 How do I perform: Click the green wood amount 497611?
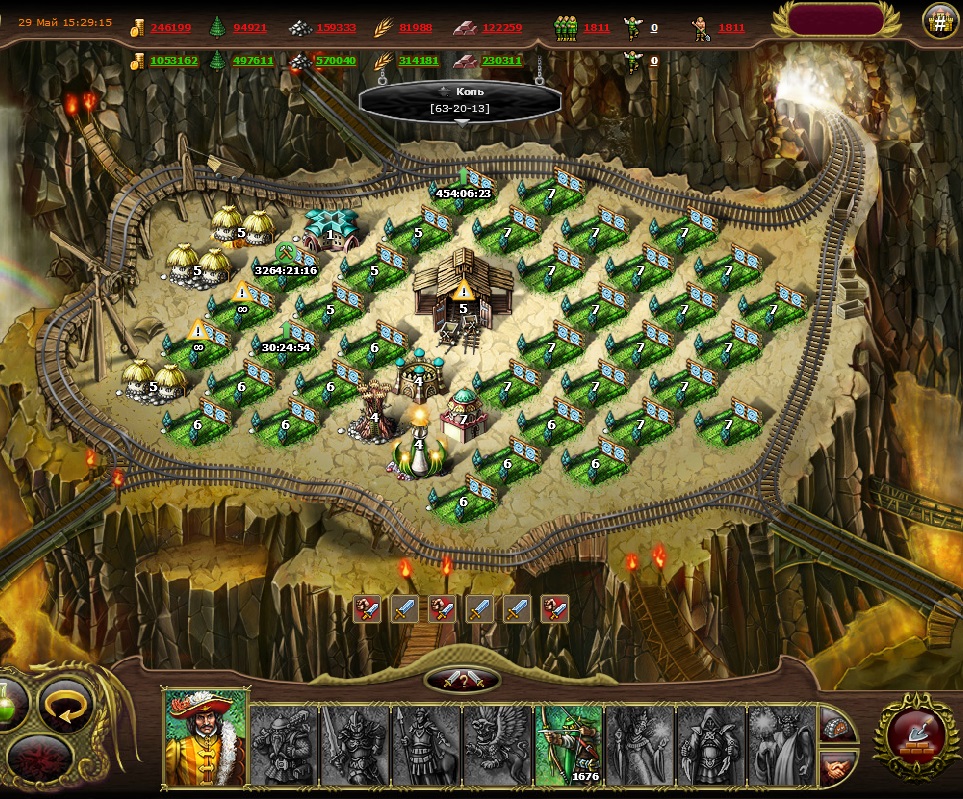[x=253, y=61]
